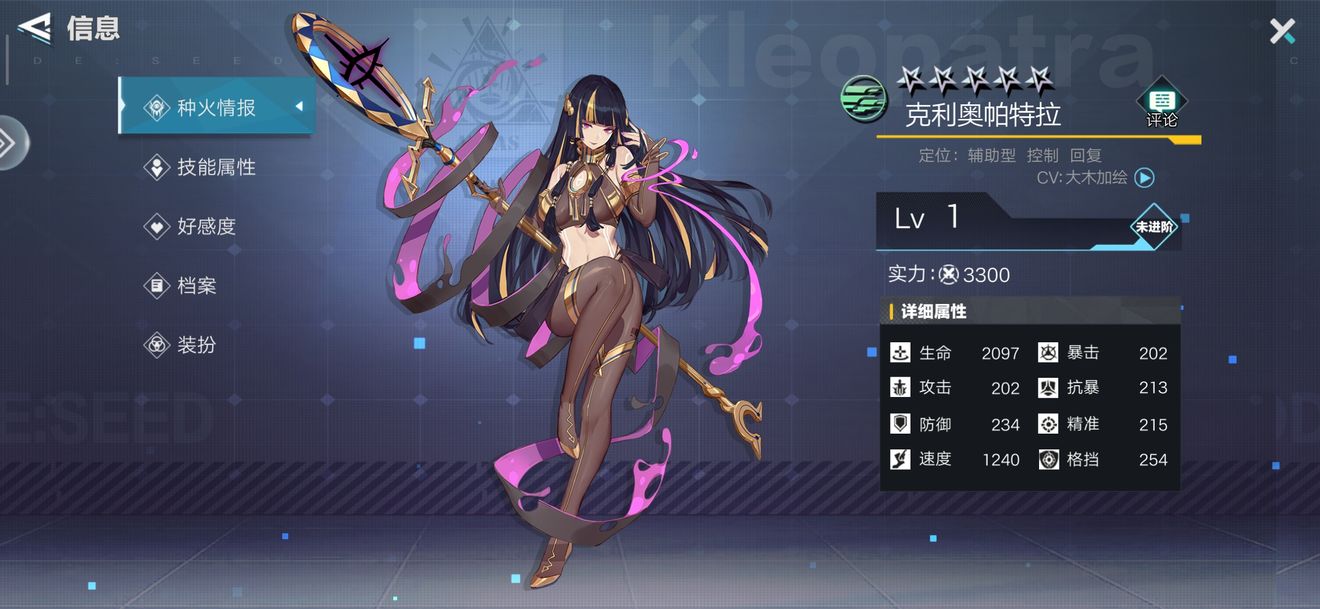Choose the 装扮 tab

pyautogui.click(x=196, y=345)
